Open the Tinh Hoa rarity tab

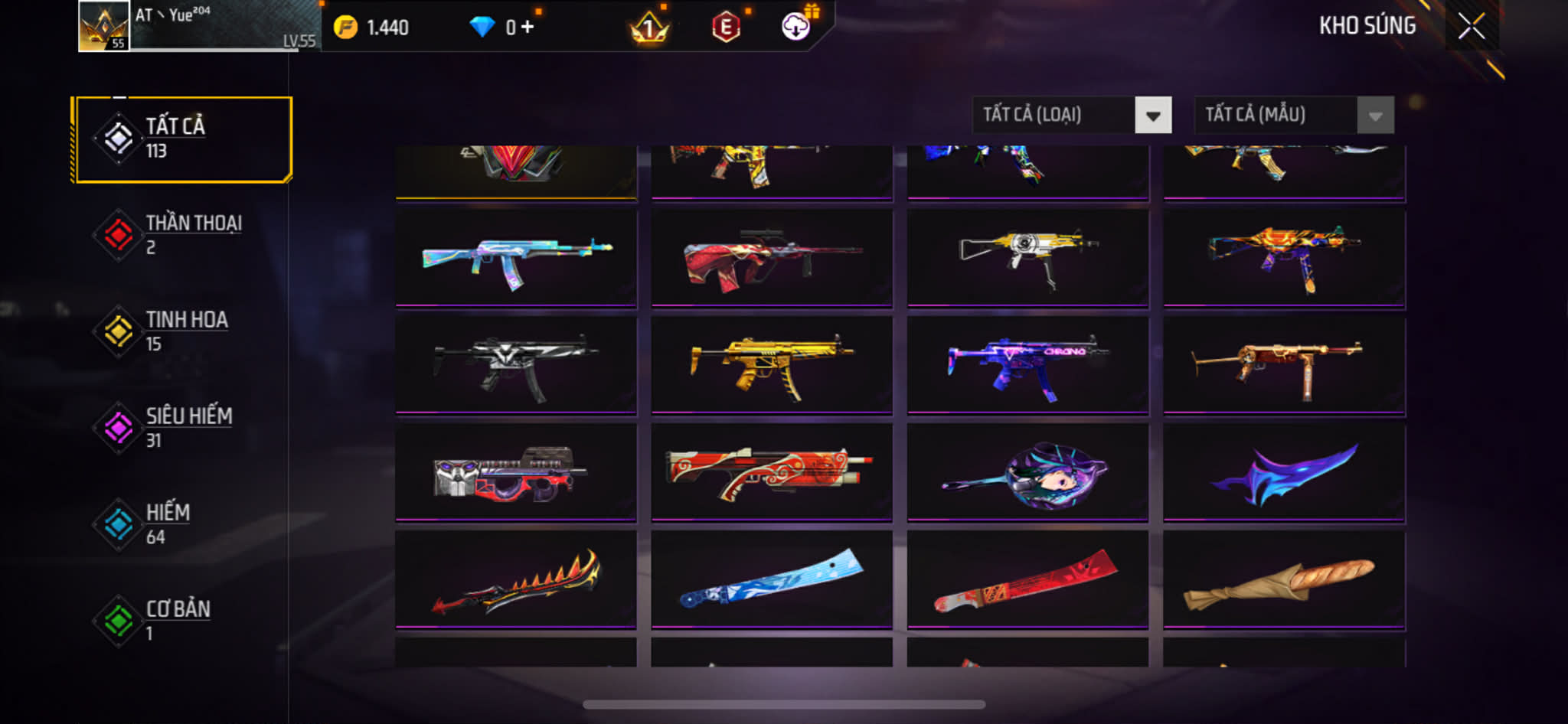[183, 331]
